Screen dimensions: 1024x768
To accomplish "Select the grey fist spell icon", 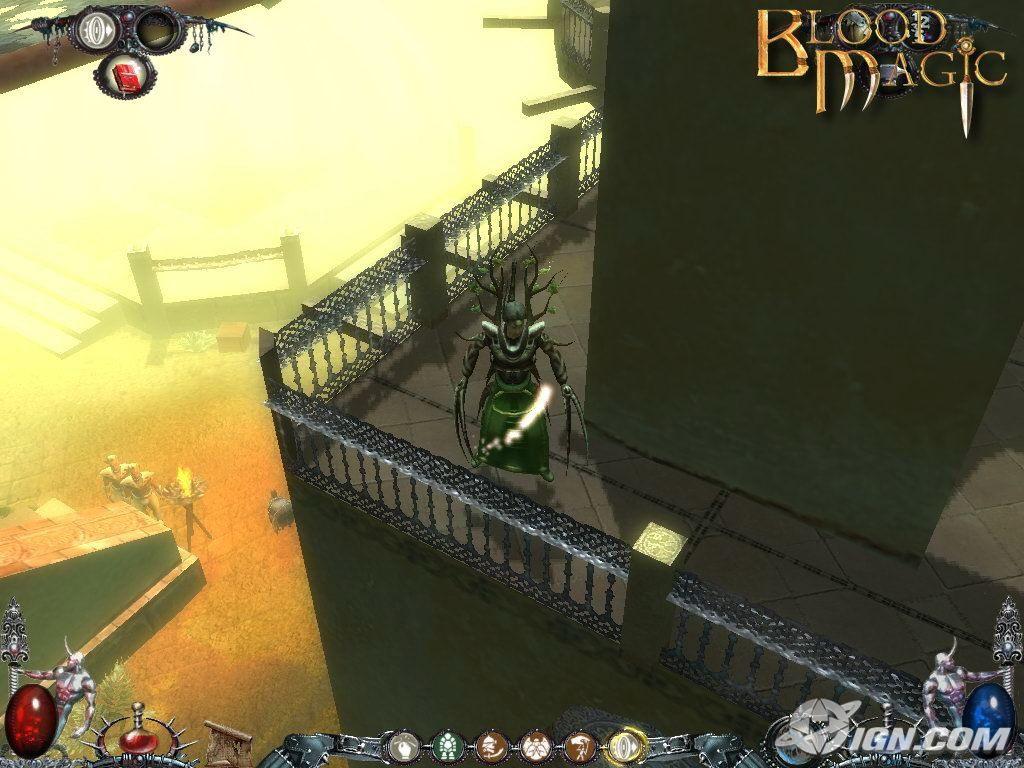I will pyautogui.click(x=403, y=745).
